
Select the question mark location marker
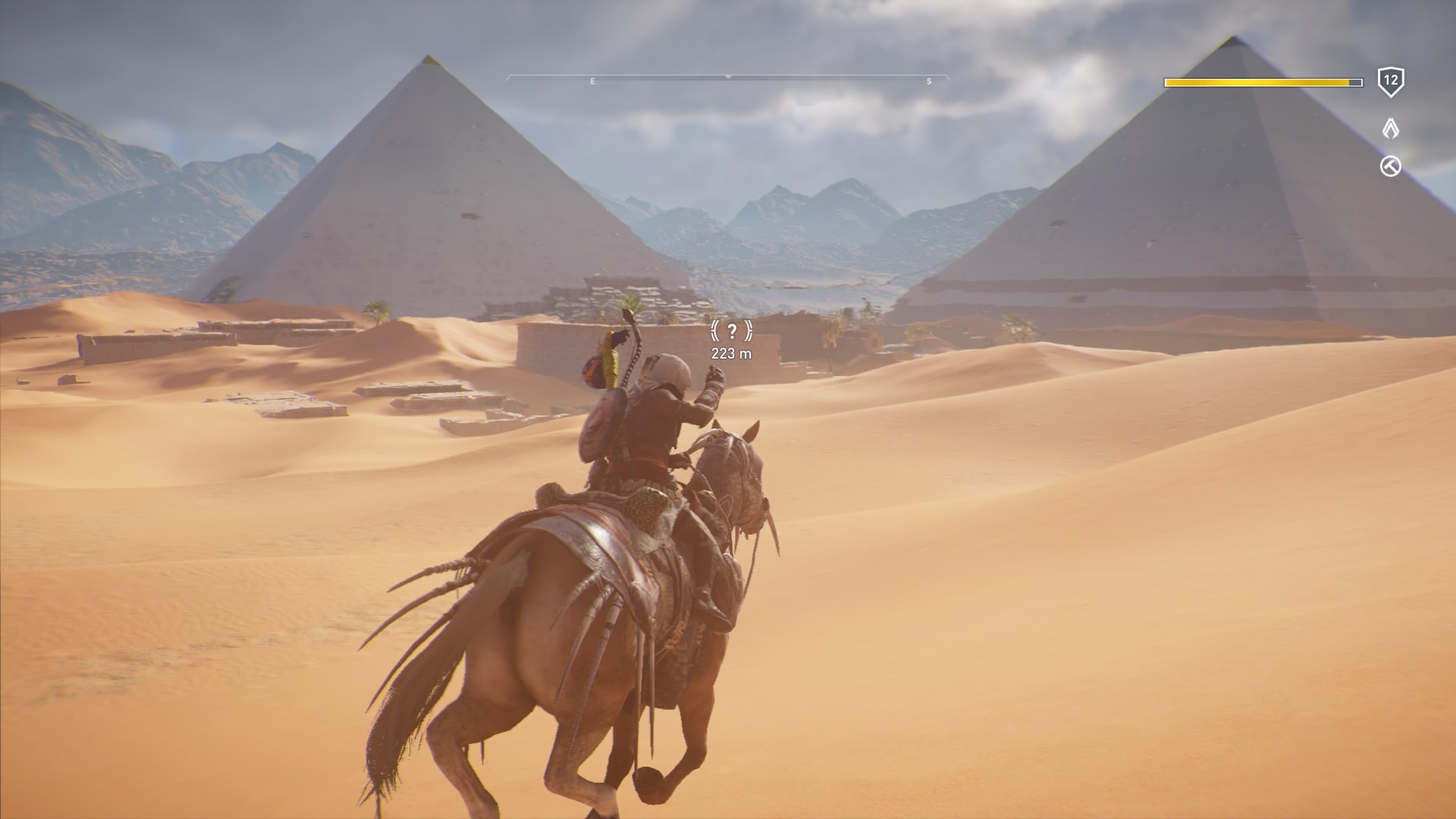(731, 331)
